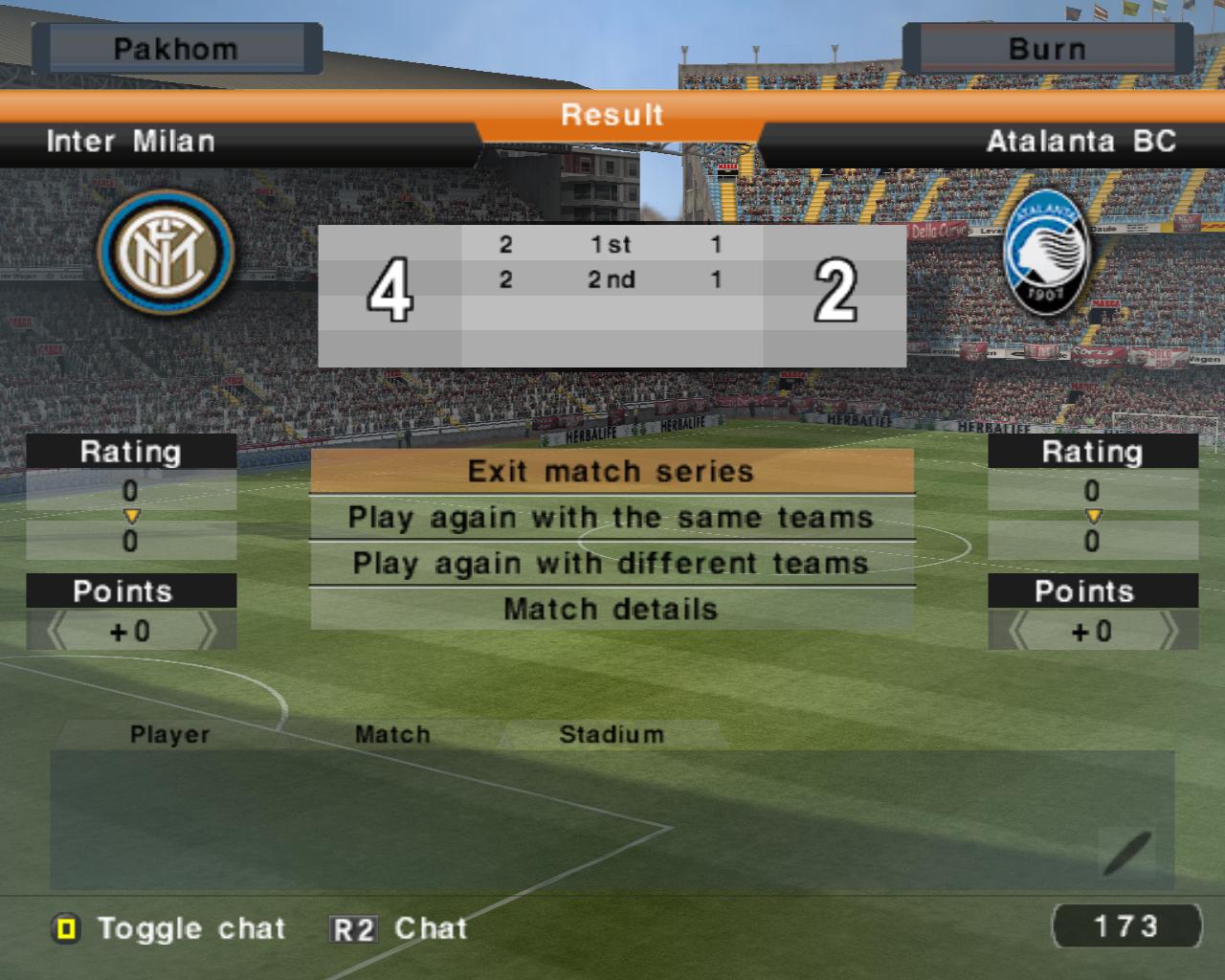Switch to the Match chat tab
Viewport: 1225px width, 980px height.
point(392,735)
